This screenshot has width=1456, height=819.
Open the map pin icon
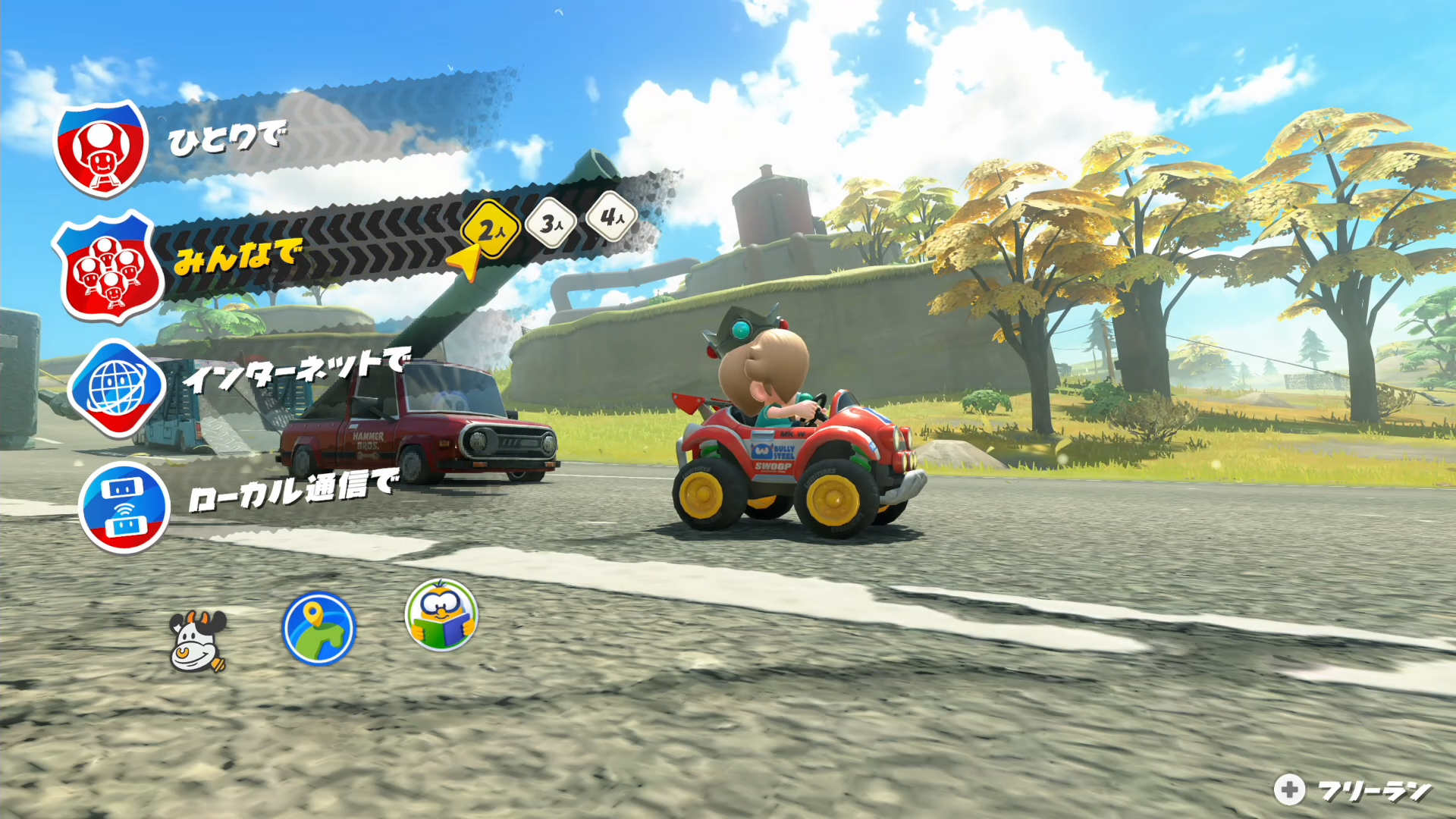coord(318,629)
